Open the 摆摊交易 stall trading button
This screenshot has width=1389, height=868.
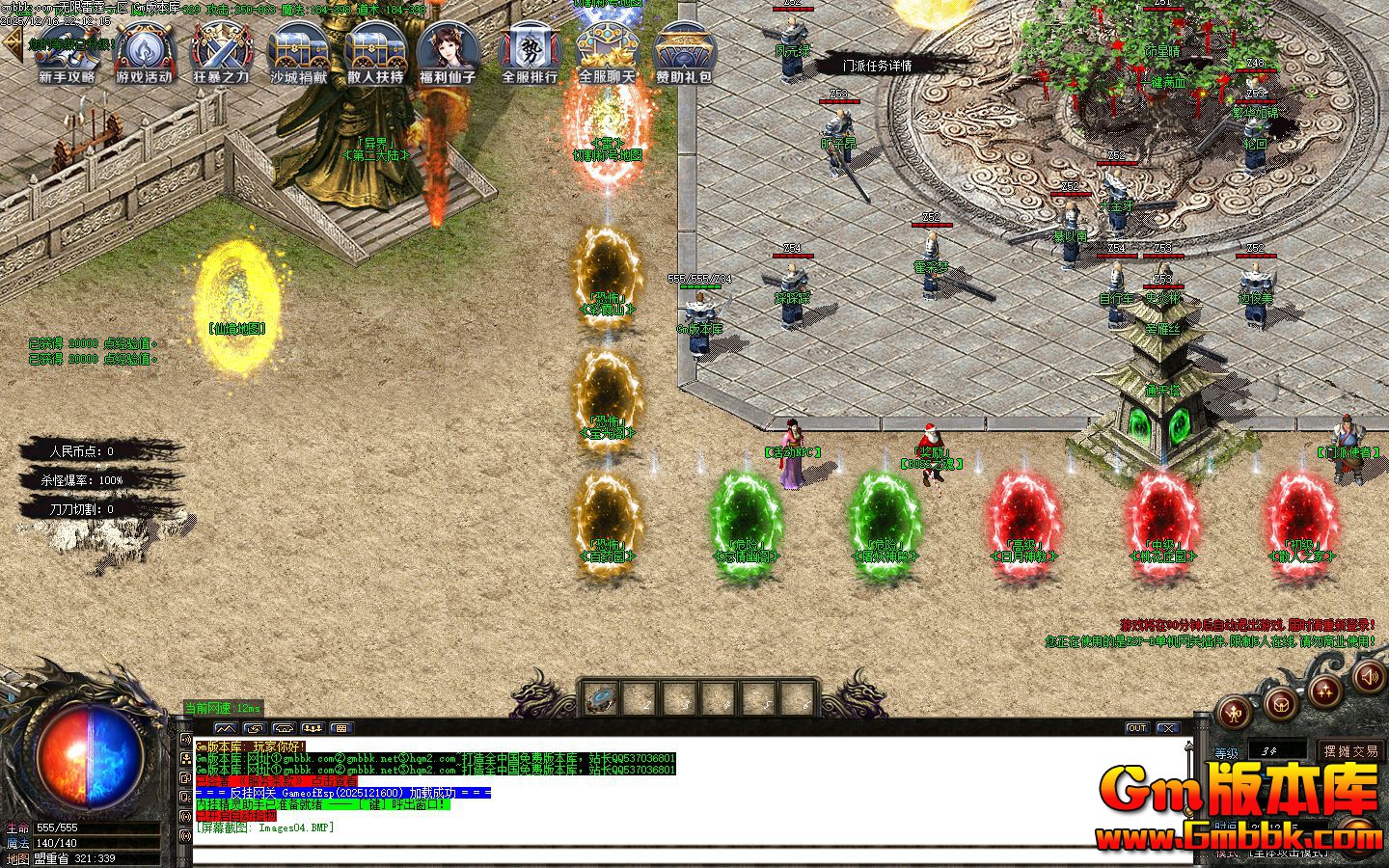click(x=1350, y=750)
